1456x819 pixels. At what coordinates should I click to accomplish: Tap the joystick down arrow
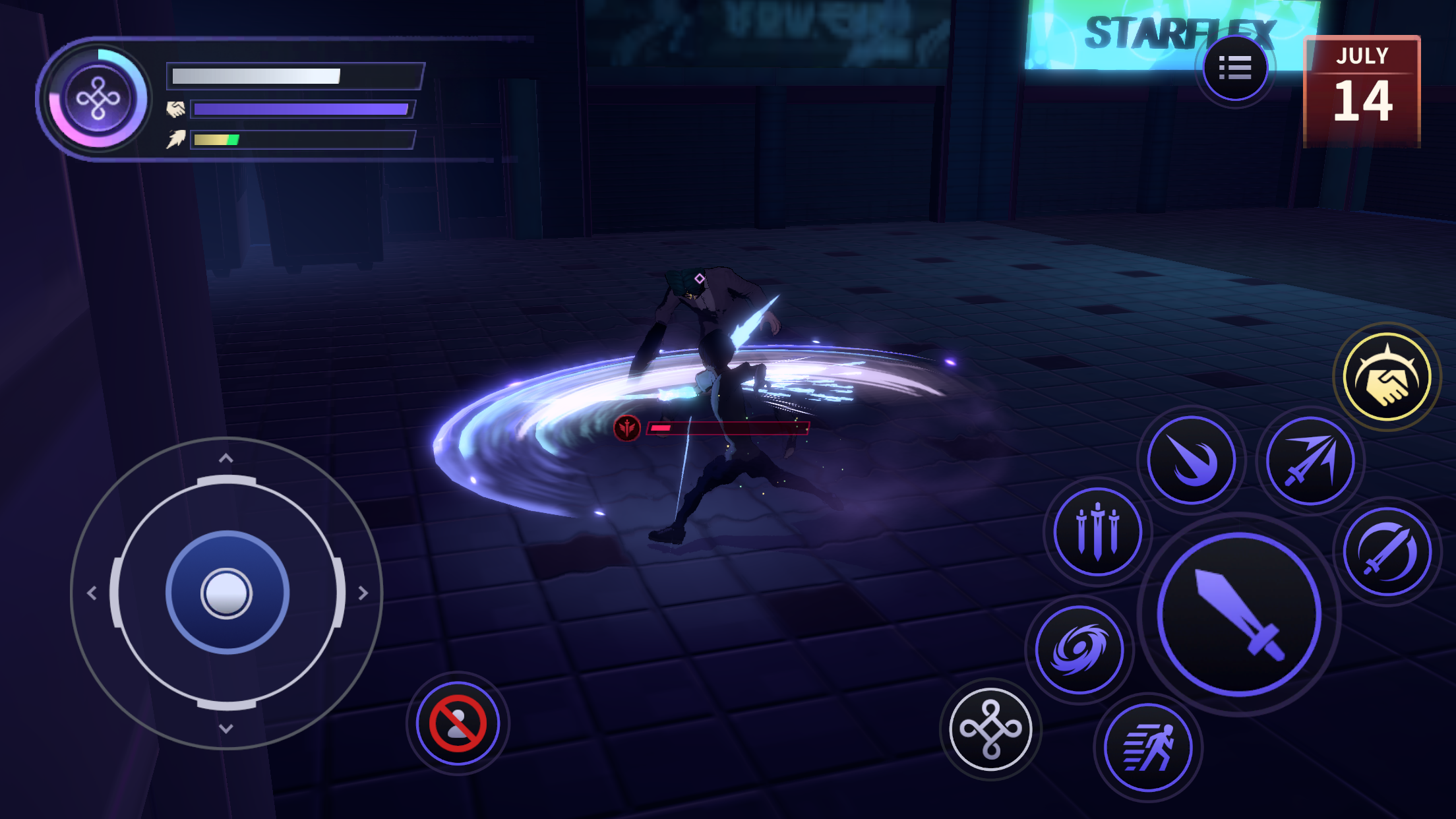tap(226, 729)
